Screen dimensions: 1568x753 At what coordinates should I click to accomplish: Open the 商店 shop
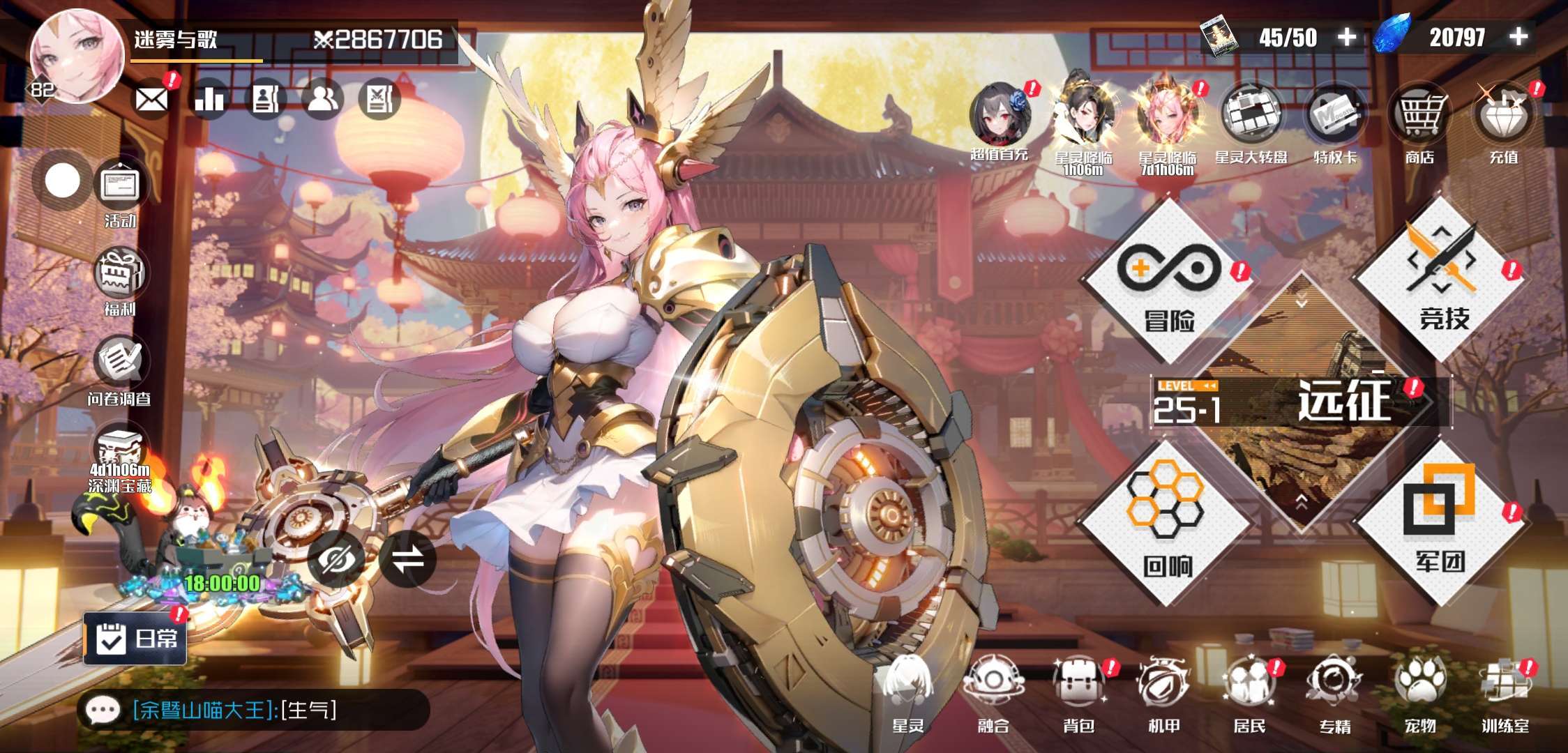coord(1419,122)
